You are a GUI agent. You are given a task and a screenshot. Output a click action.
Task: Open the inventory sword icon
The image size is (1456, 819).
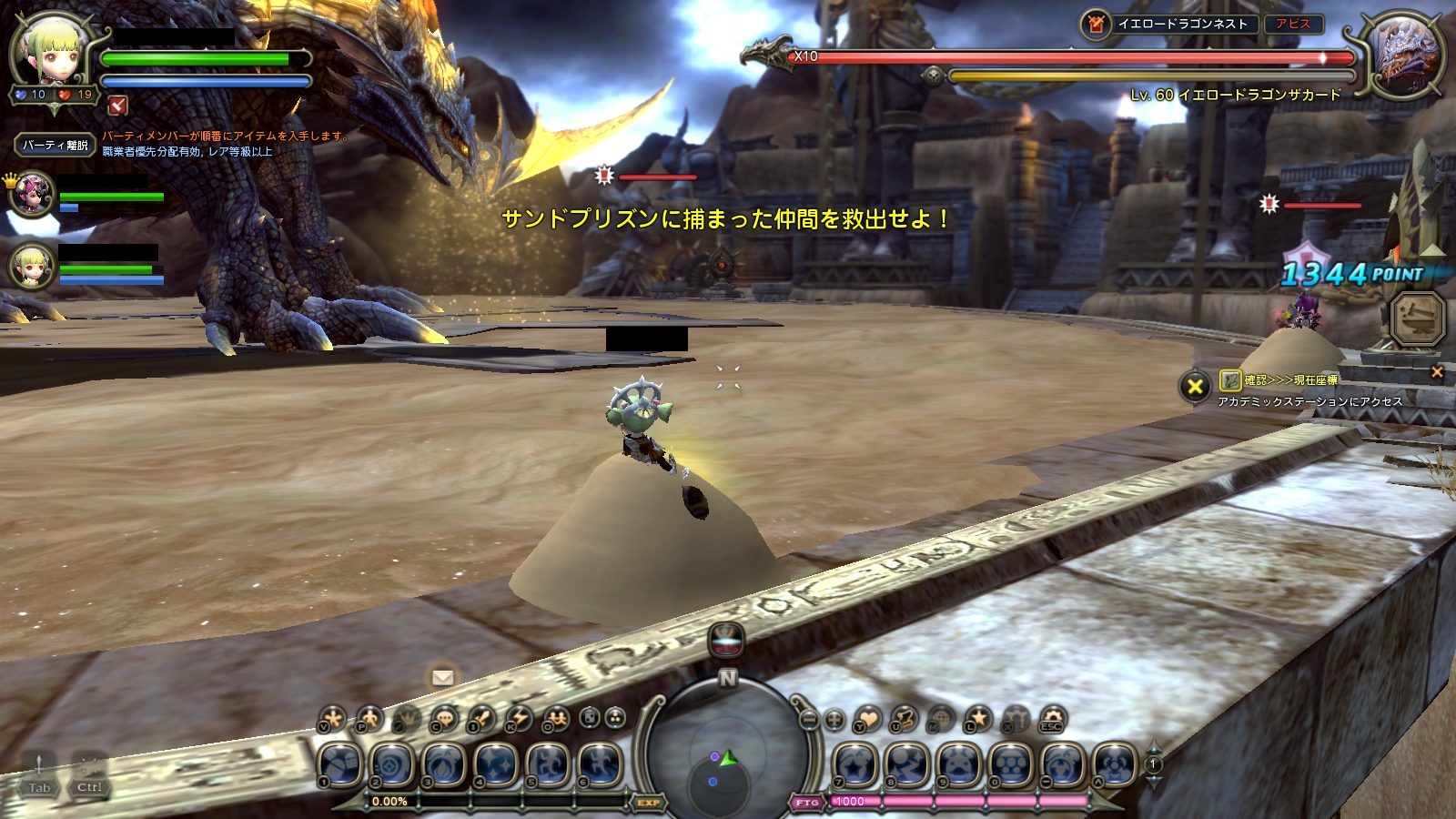(x=481, y=719)
